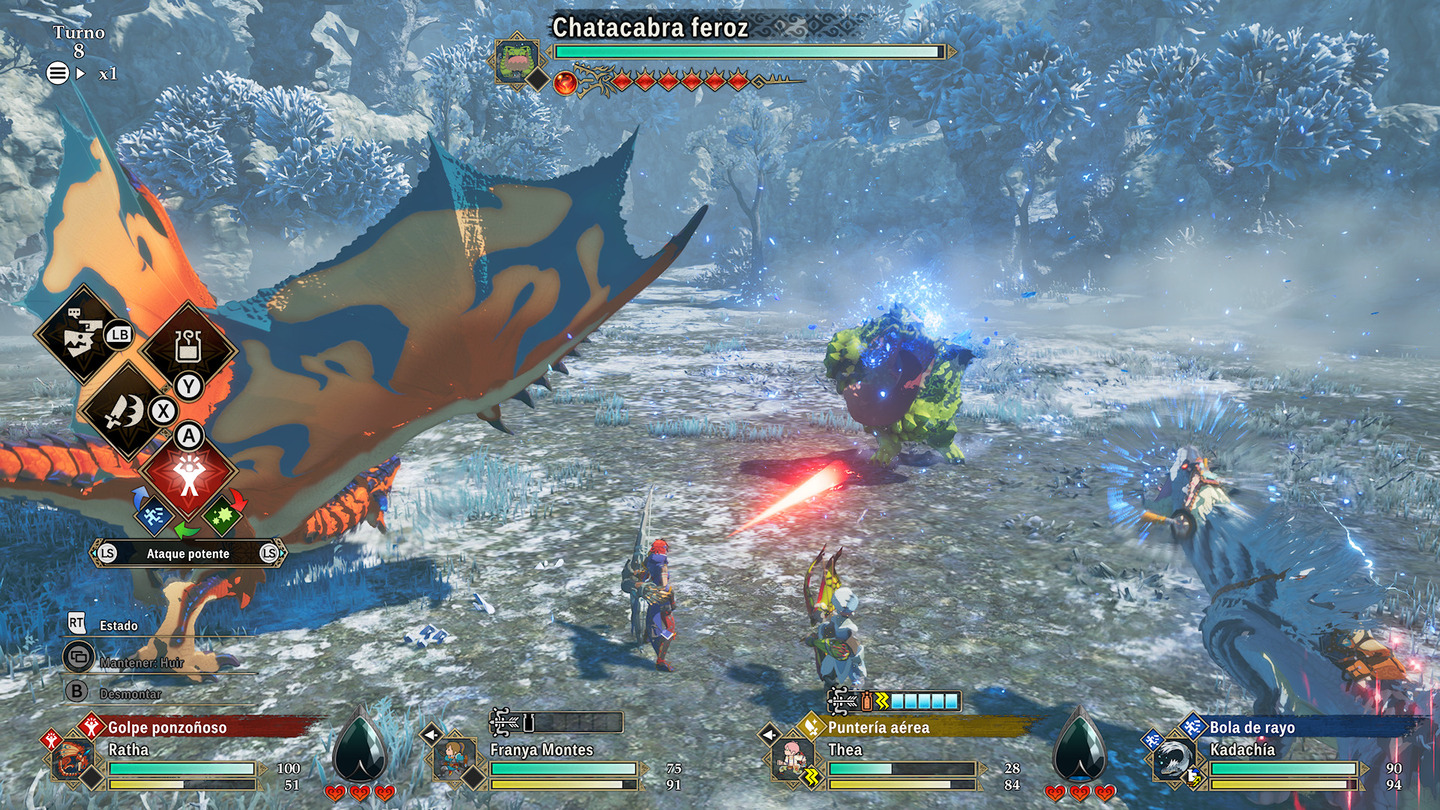Select the Chatacabra feroz enemy portrait
Viewport: 1440px width, 810px height.
point(517,61)
